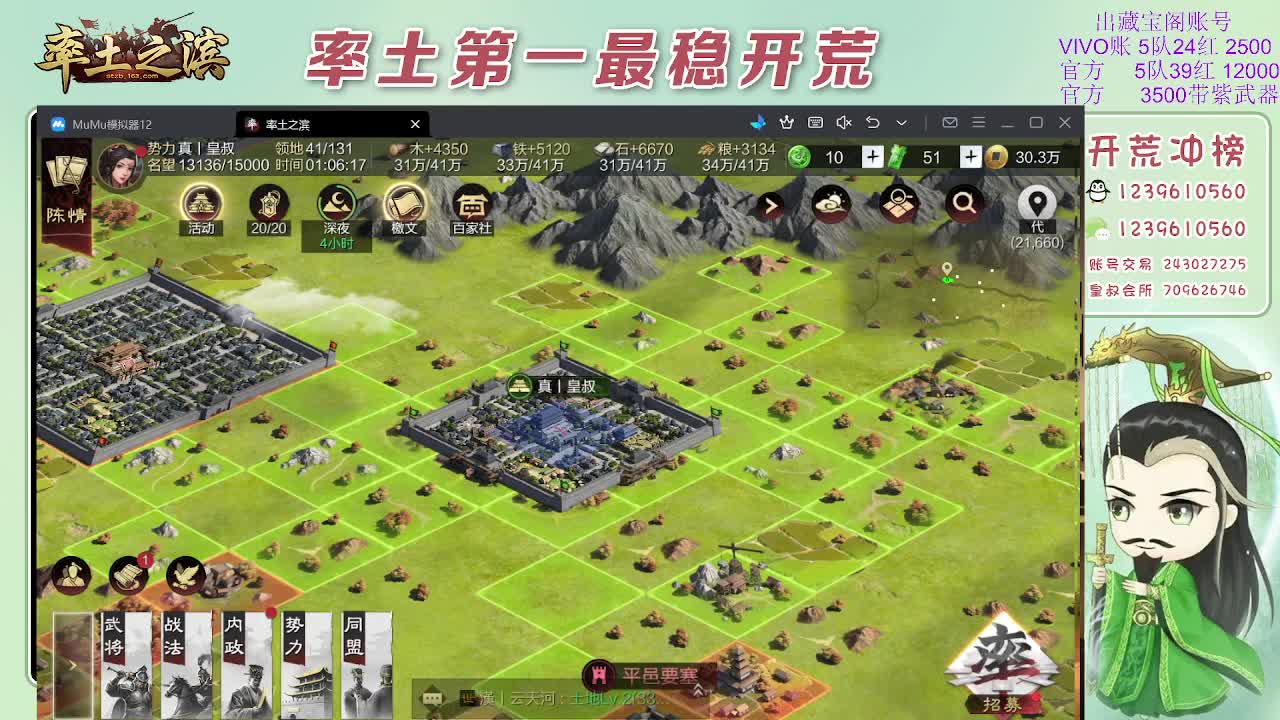Screen dimensions: 1280x720
Task: Open the world map icon
Action: [898, 203]
